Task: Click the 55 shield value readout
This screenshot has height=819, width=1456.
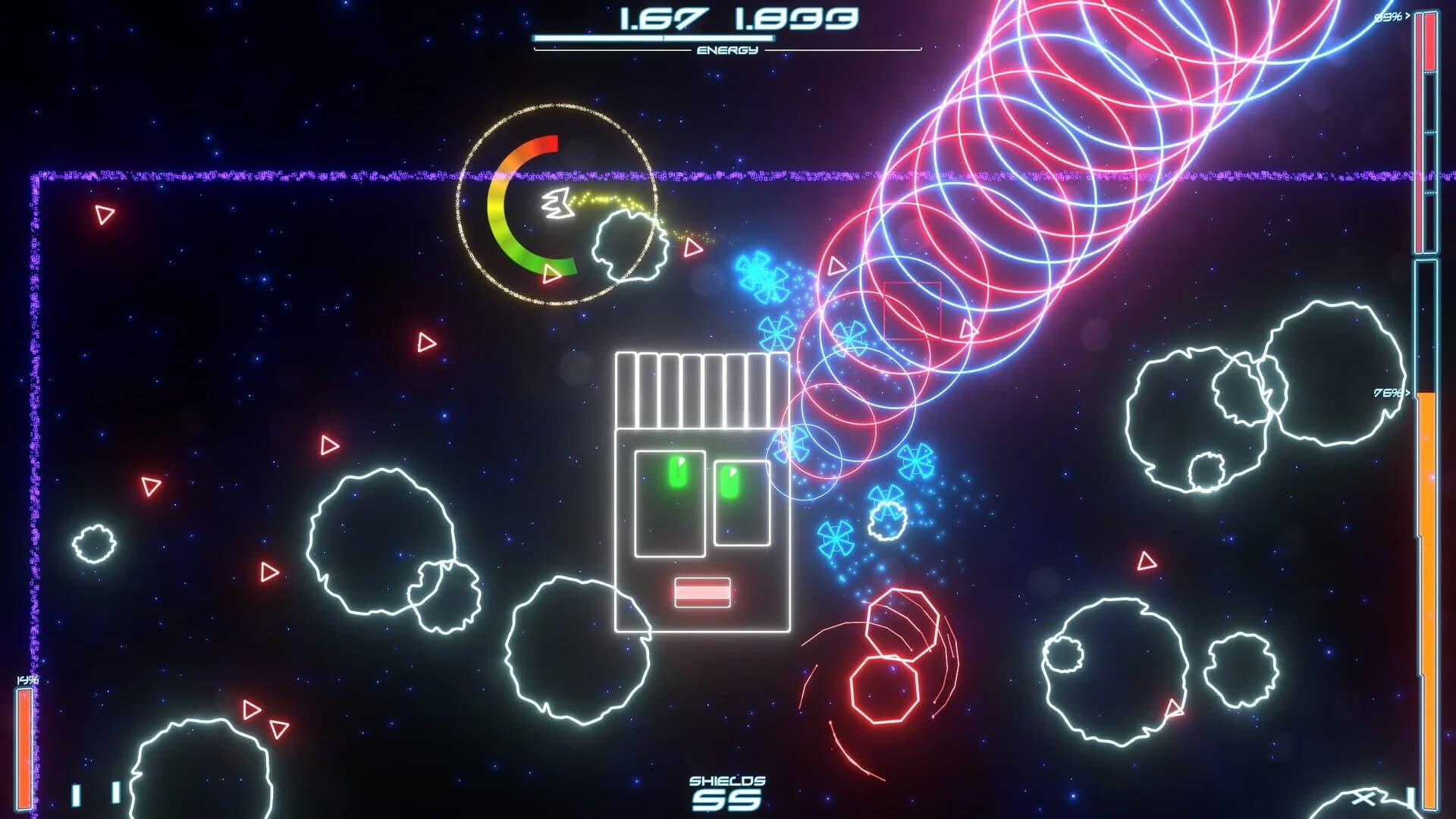Action: click(x=726, y=801)
